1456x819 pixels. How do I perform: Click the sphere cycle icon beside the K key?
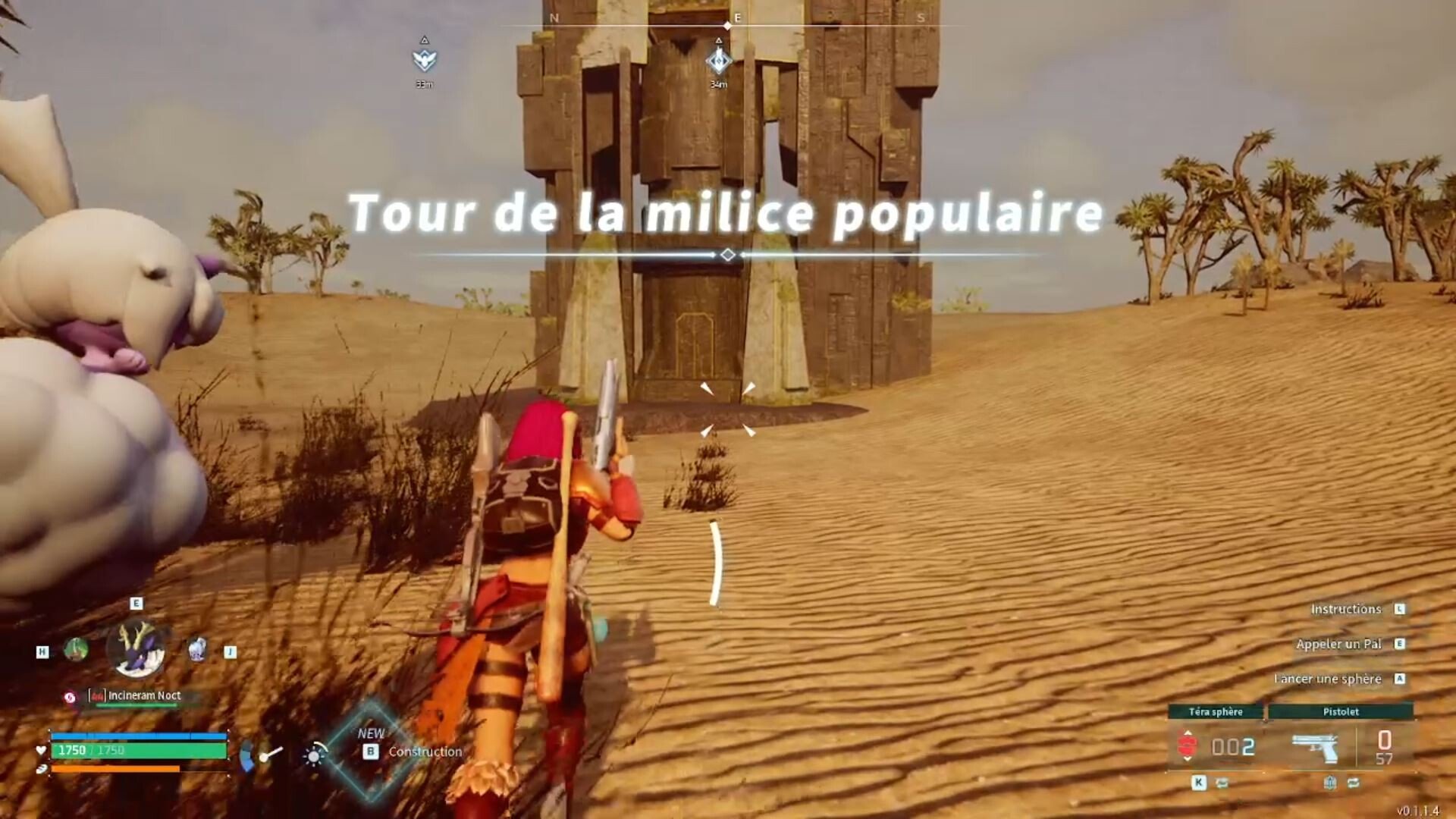[x=1222, y=784]
